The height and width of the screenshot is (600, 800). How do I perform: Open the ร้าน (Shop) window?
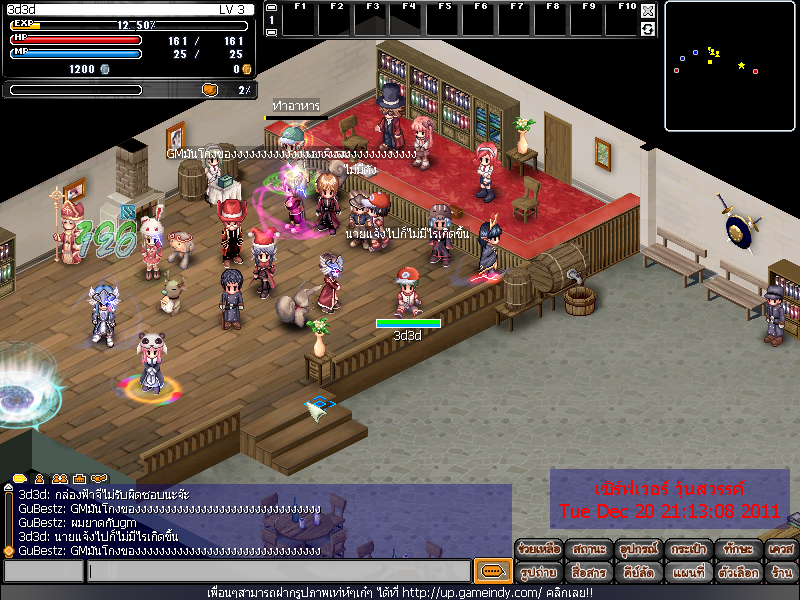pyautogui.click(x=781, y=573)
